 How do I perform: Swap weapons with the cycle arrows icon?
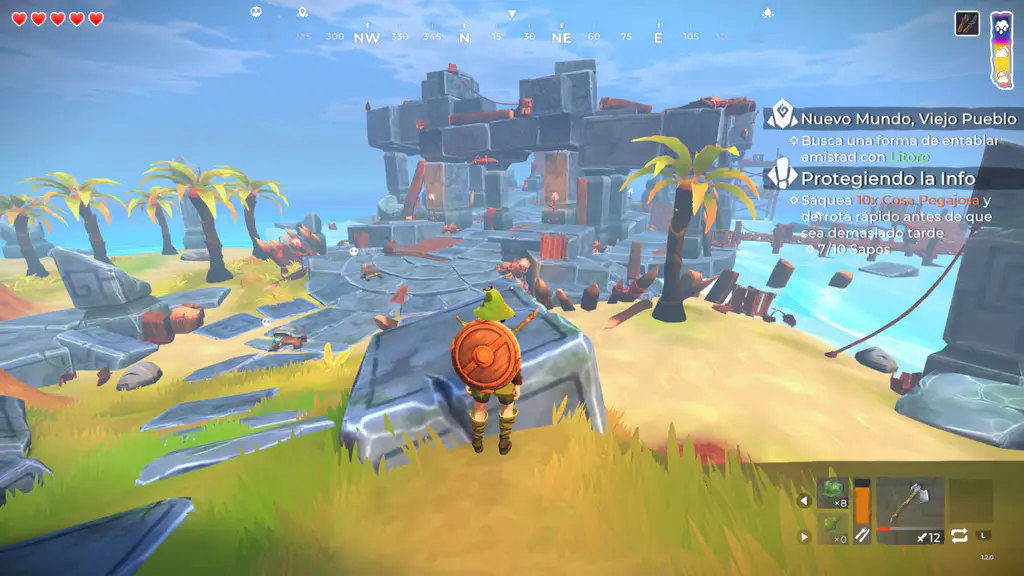[960, 536]
